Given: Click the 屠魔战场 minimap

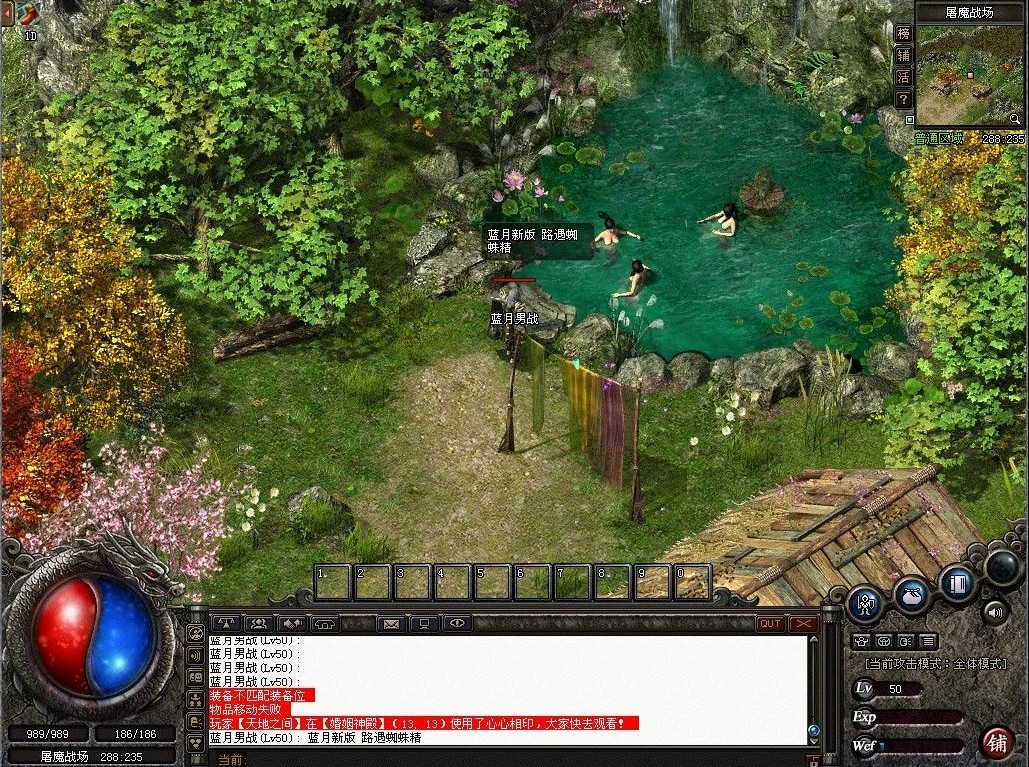Looking at the screenshot, I should tap(965, 75).
